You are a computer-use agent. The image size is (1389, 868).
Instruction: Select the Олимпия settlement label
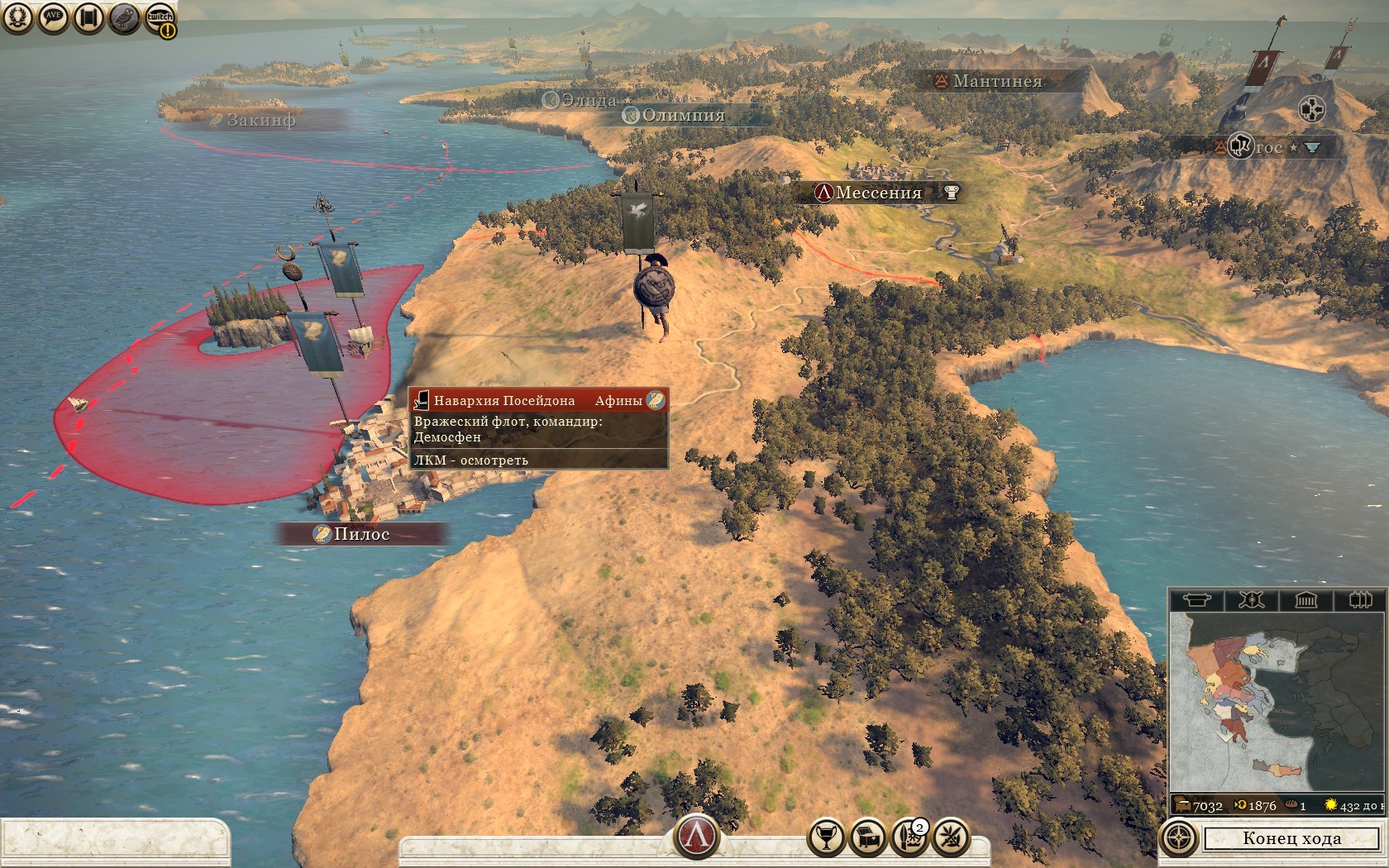click(x=683, y=116)
